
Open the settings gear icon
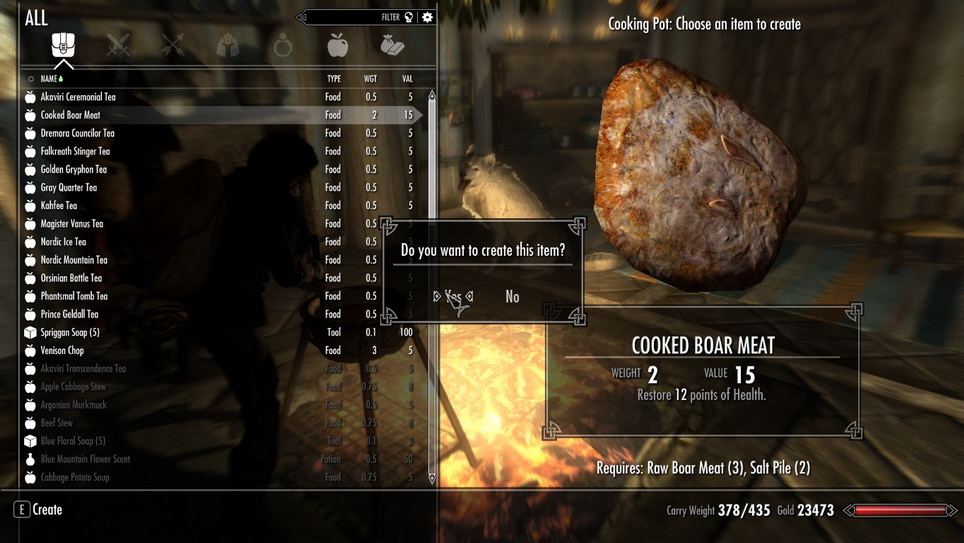[x=427, y=17]
